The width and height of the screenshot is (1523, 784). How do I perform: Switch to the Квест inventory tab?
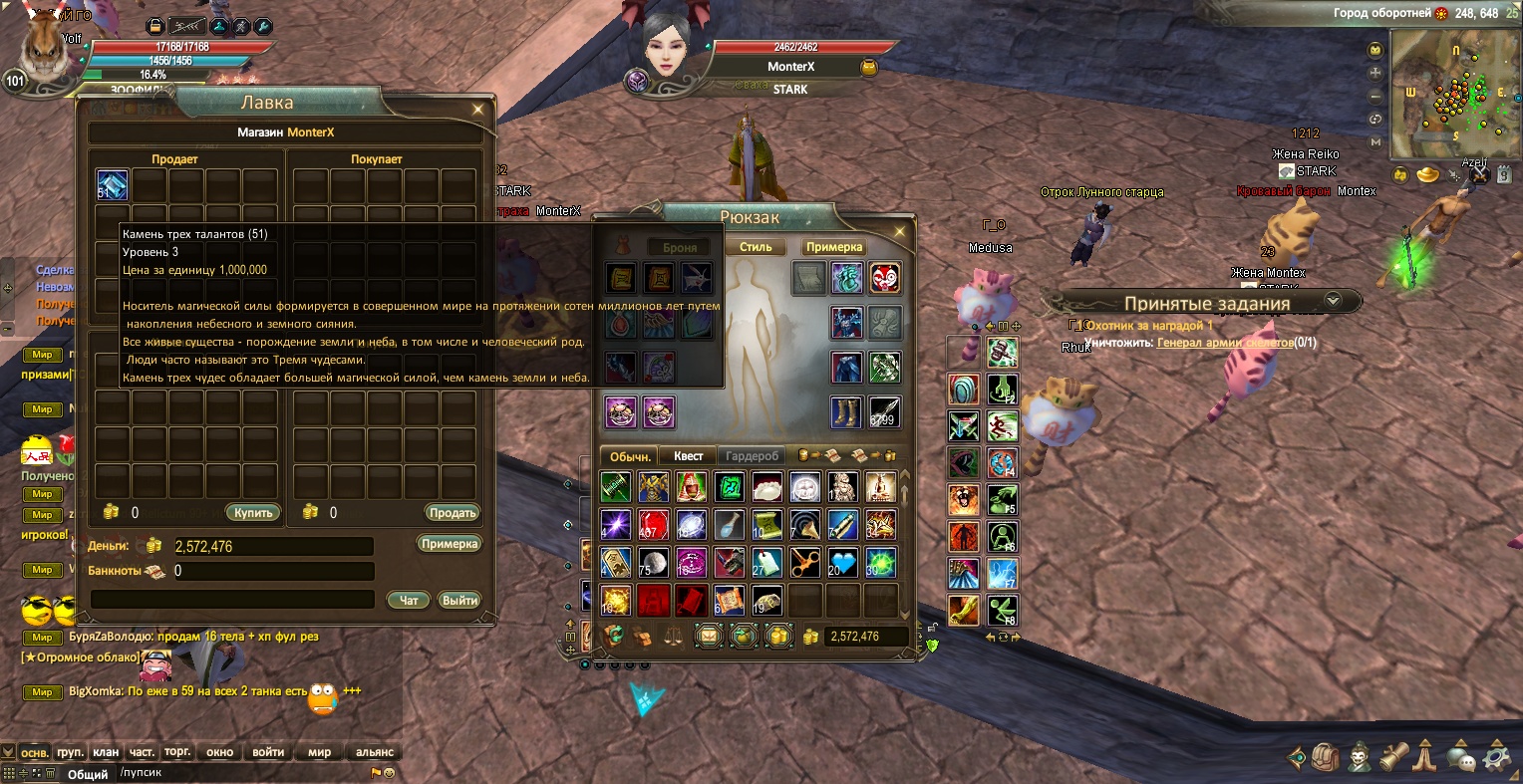coord(688,456)
